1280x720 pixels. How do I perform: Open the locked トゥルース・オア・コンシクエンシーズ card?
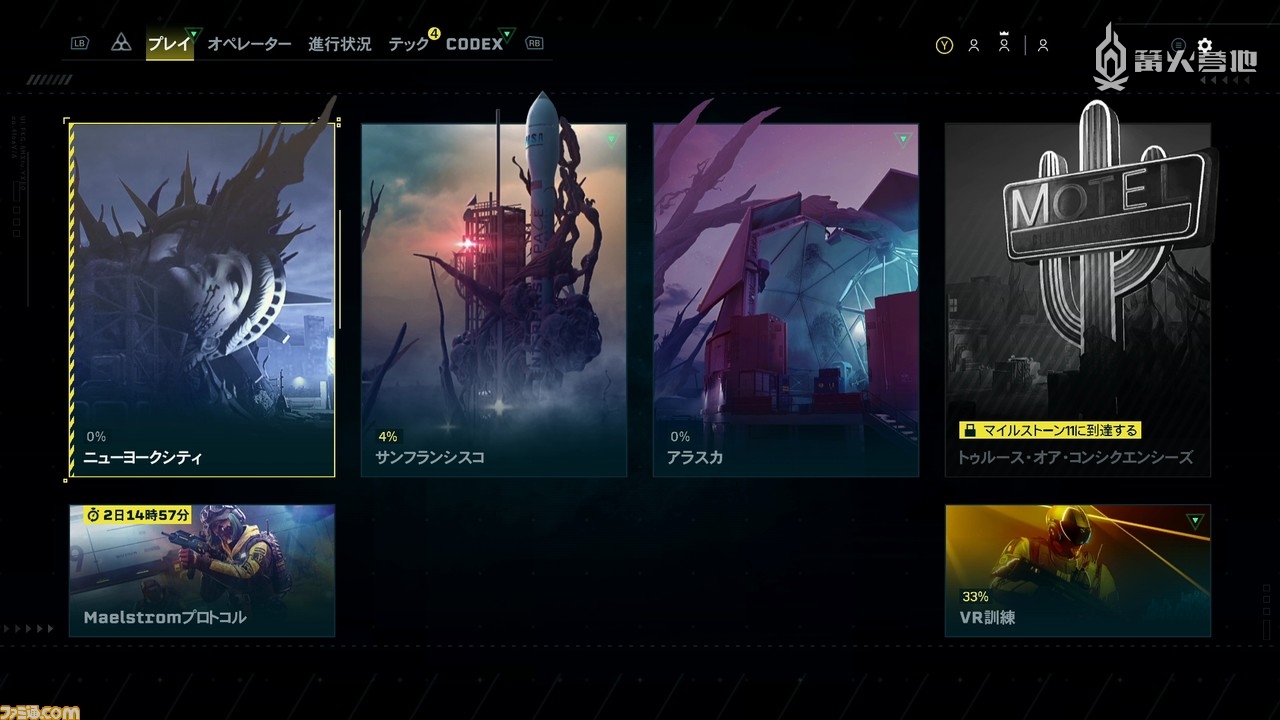coord(1076,300)
